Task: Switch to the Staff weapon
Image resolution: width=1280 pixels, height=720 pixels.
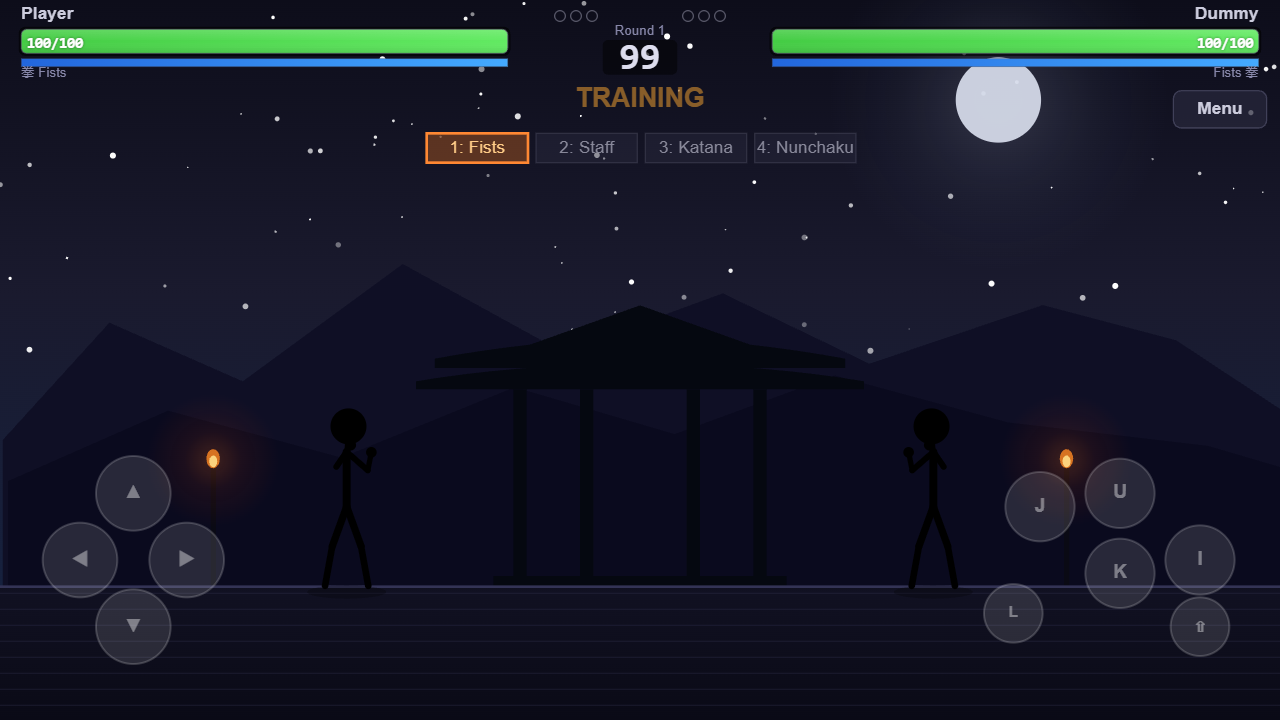Action: pyautogui.click(x=586, y=147)
